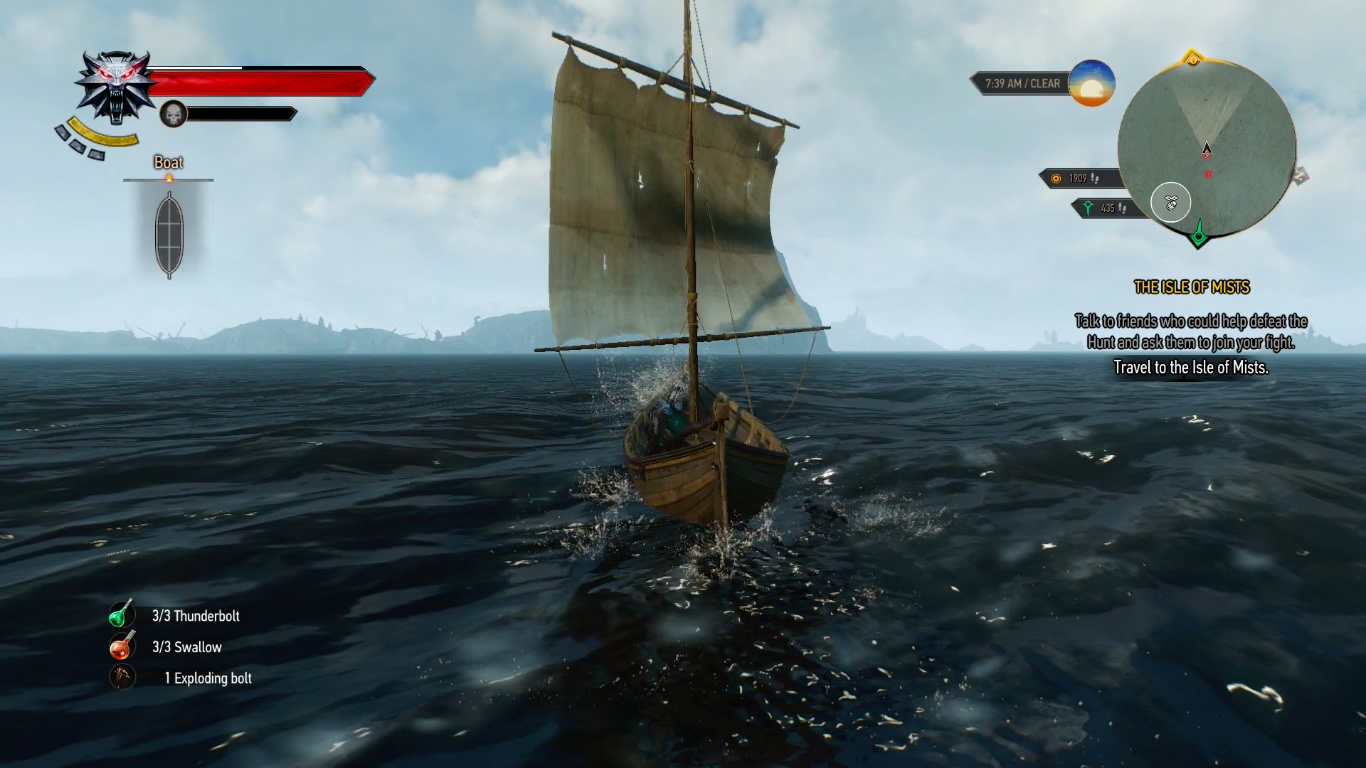Image resolution: width=1366 pixels, height=768 pixels.
Task: Click the weather sun icon
Action: click(1091, 84)
